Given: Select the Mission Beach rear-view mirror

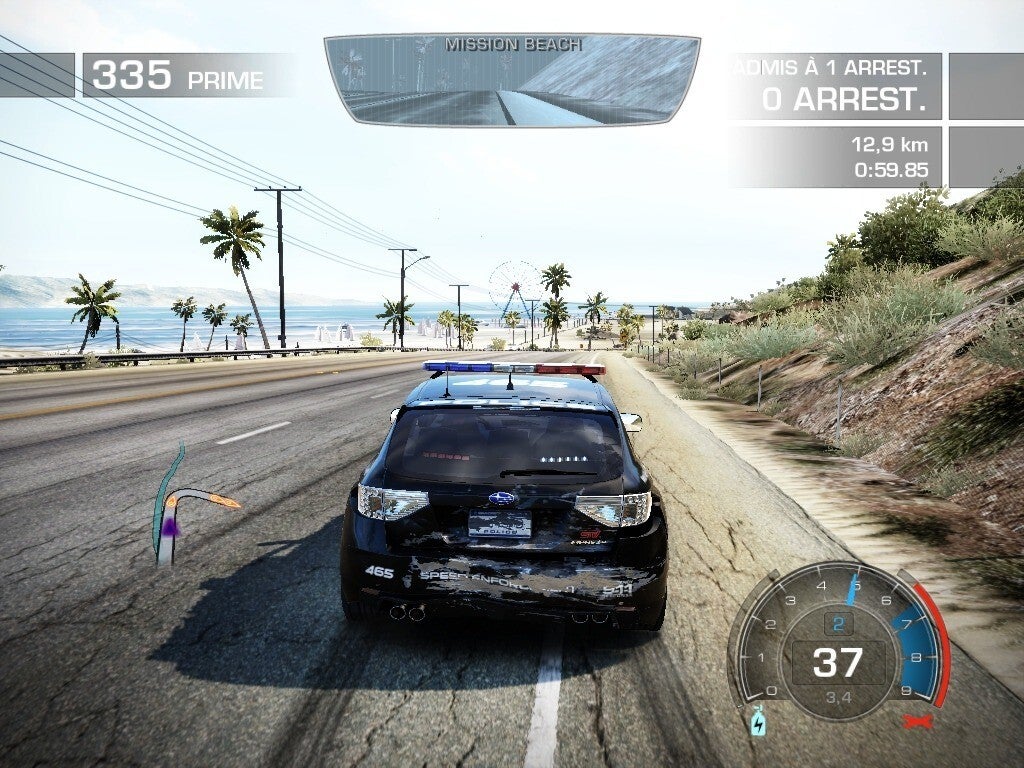Looking at the screenshot, I should click(x=512, y=80).
